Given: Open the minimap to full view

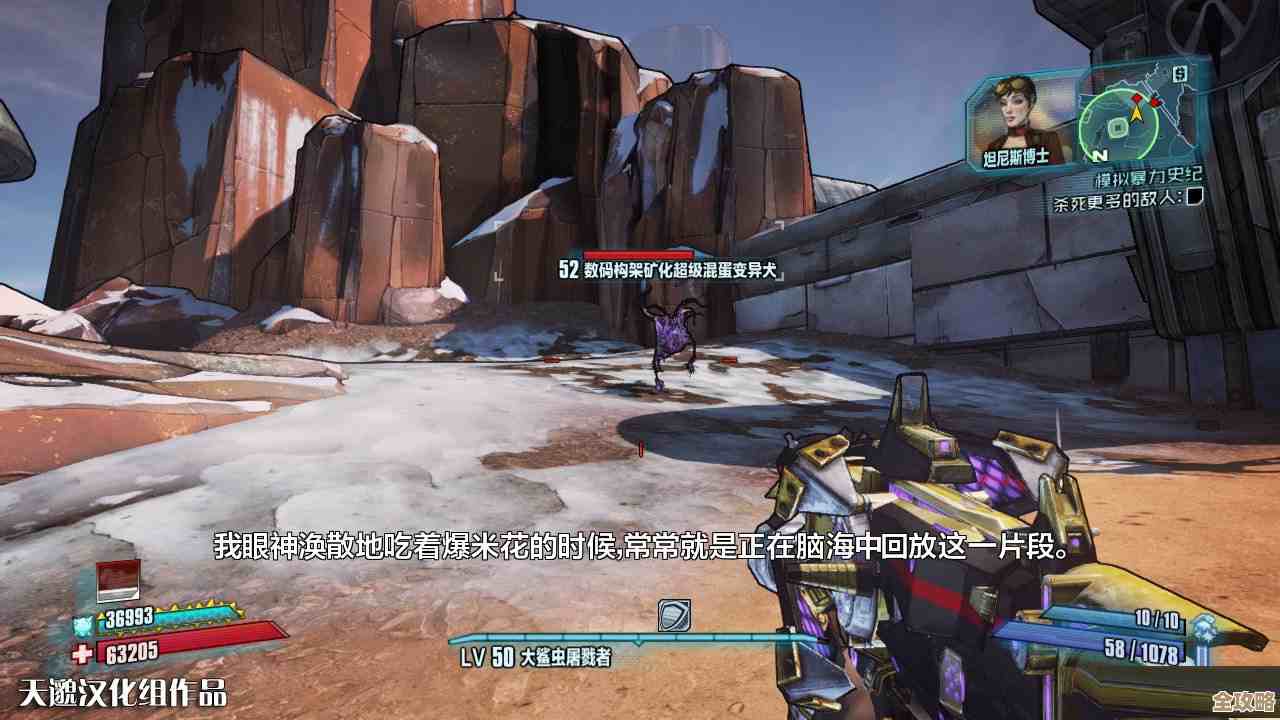Looking at the screenshot, I should (x=1118, y=125).
